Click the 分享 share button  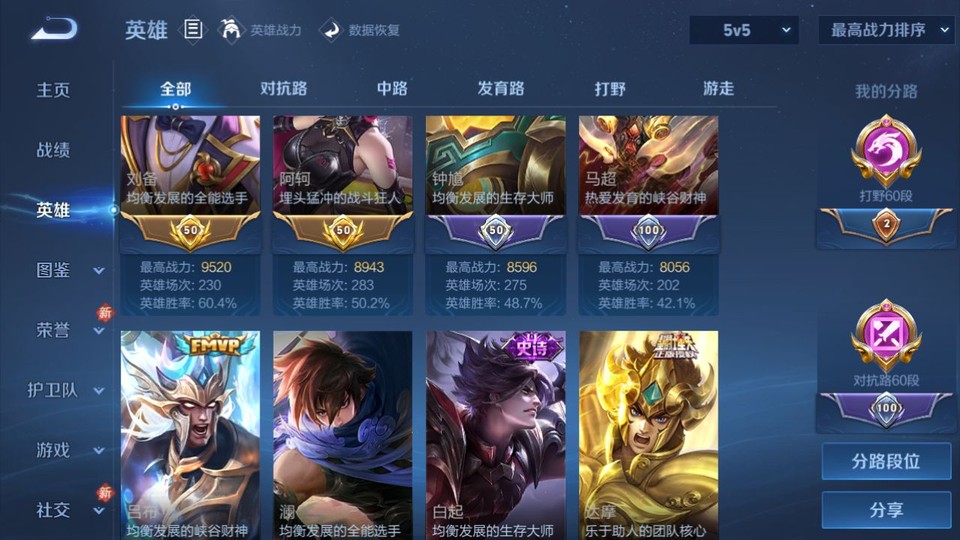click(x=886, y=510)
